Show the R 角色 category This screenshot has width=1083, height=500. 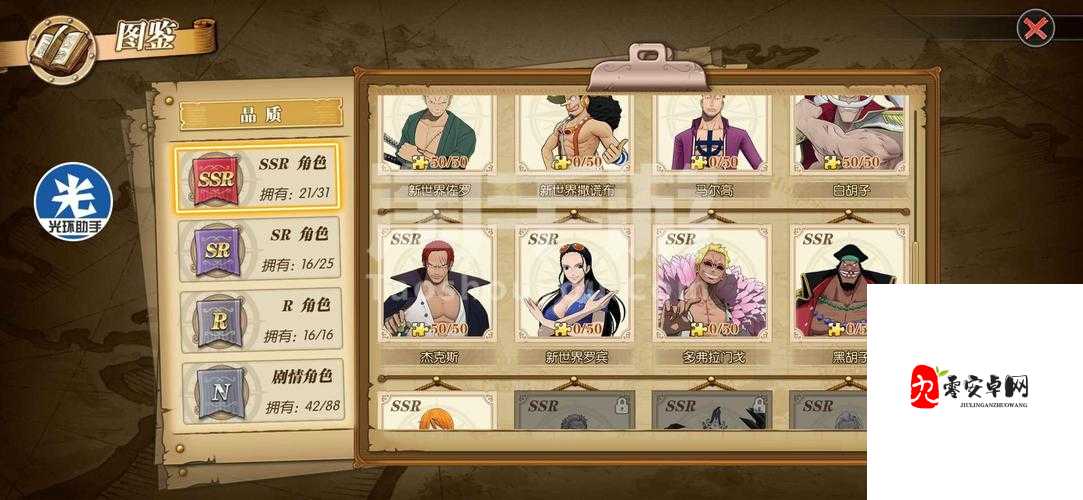click(x=258, y=320)
